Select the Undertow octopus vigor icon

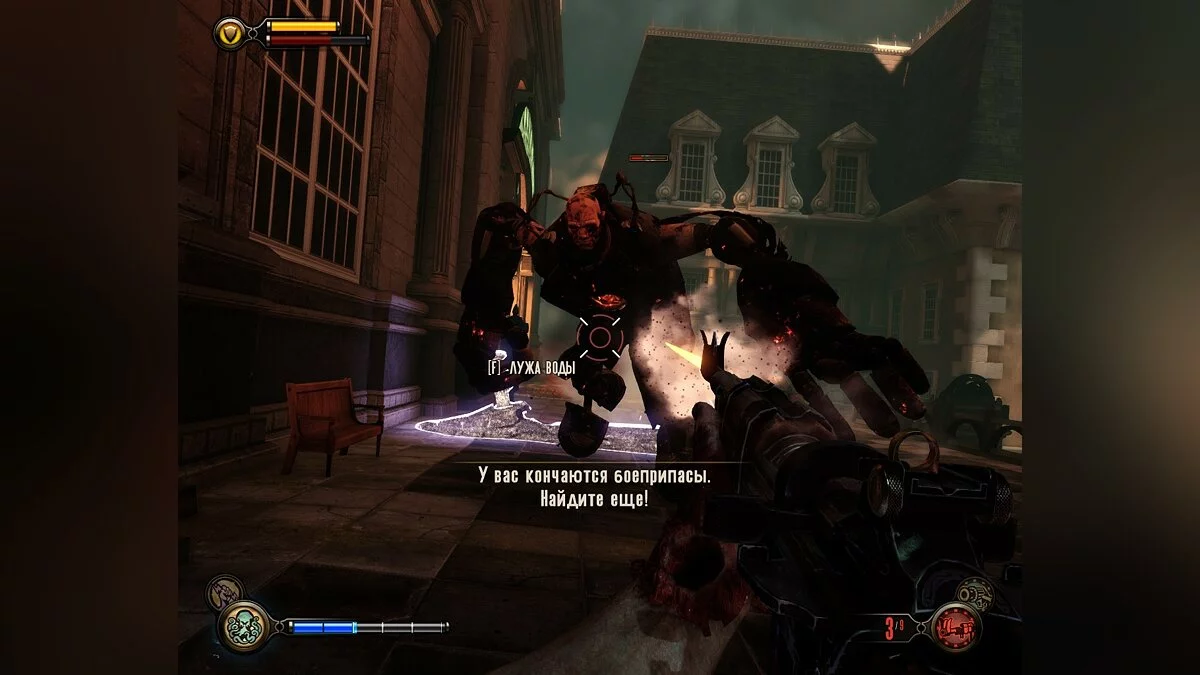244,627
